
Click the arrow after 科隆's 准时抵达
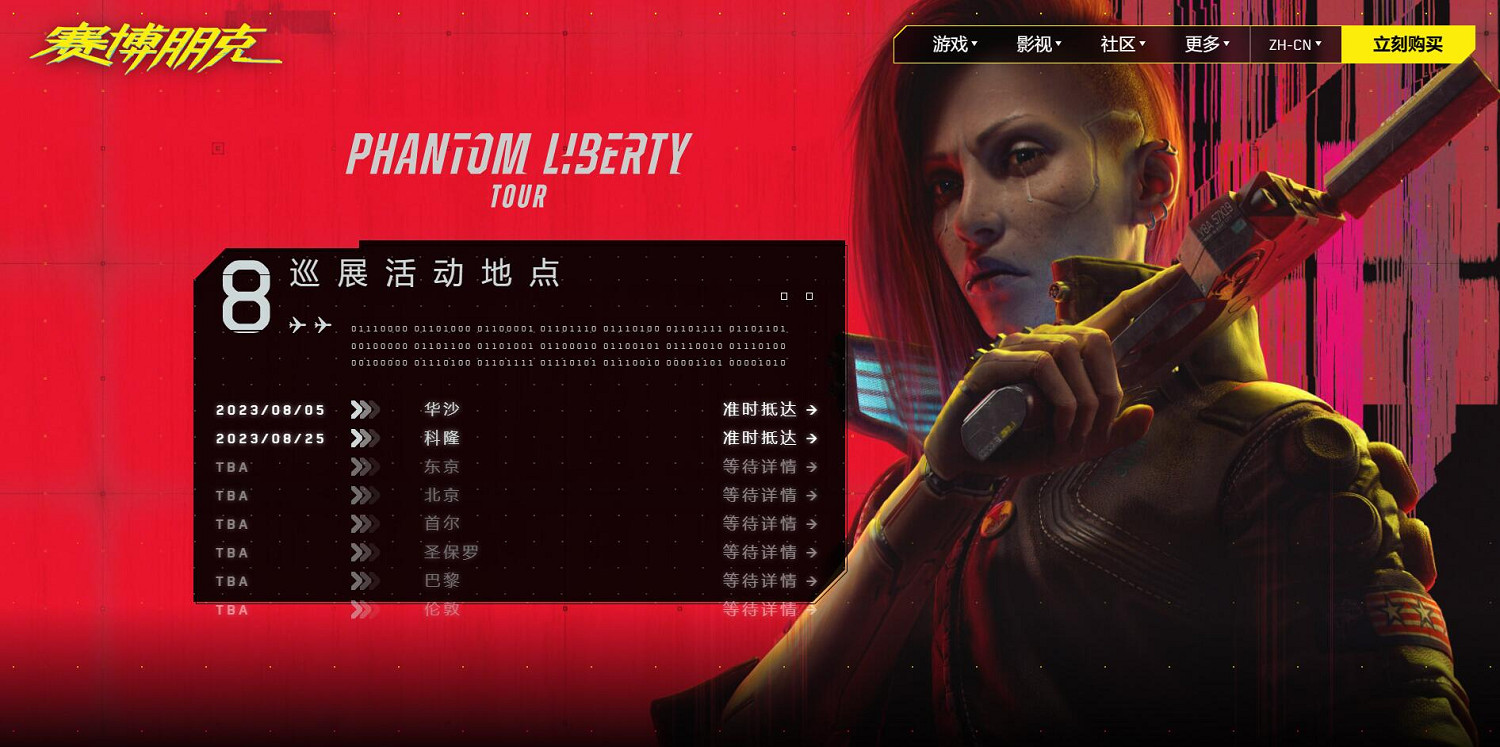pyautogui.click(x=812, y=438)
